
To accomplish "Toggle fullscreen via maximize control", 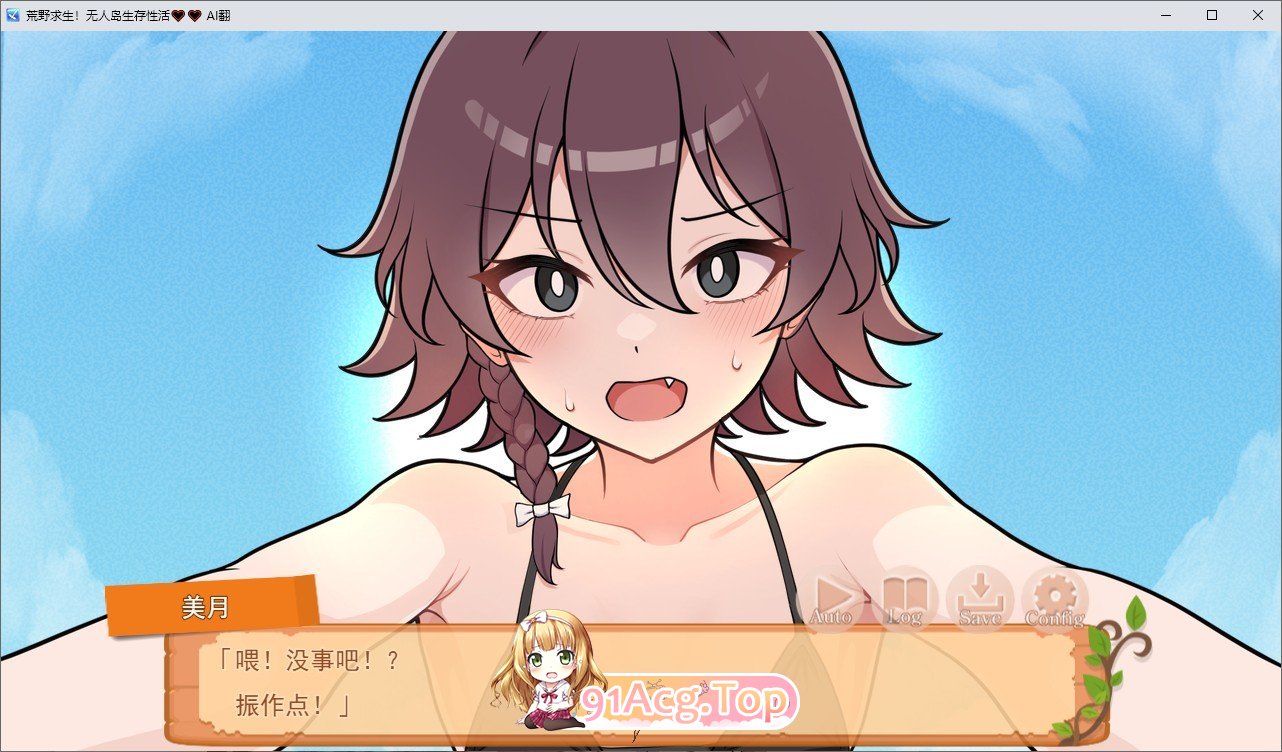I will click(1210, 15).
